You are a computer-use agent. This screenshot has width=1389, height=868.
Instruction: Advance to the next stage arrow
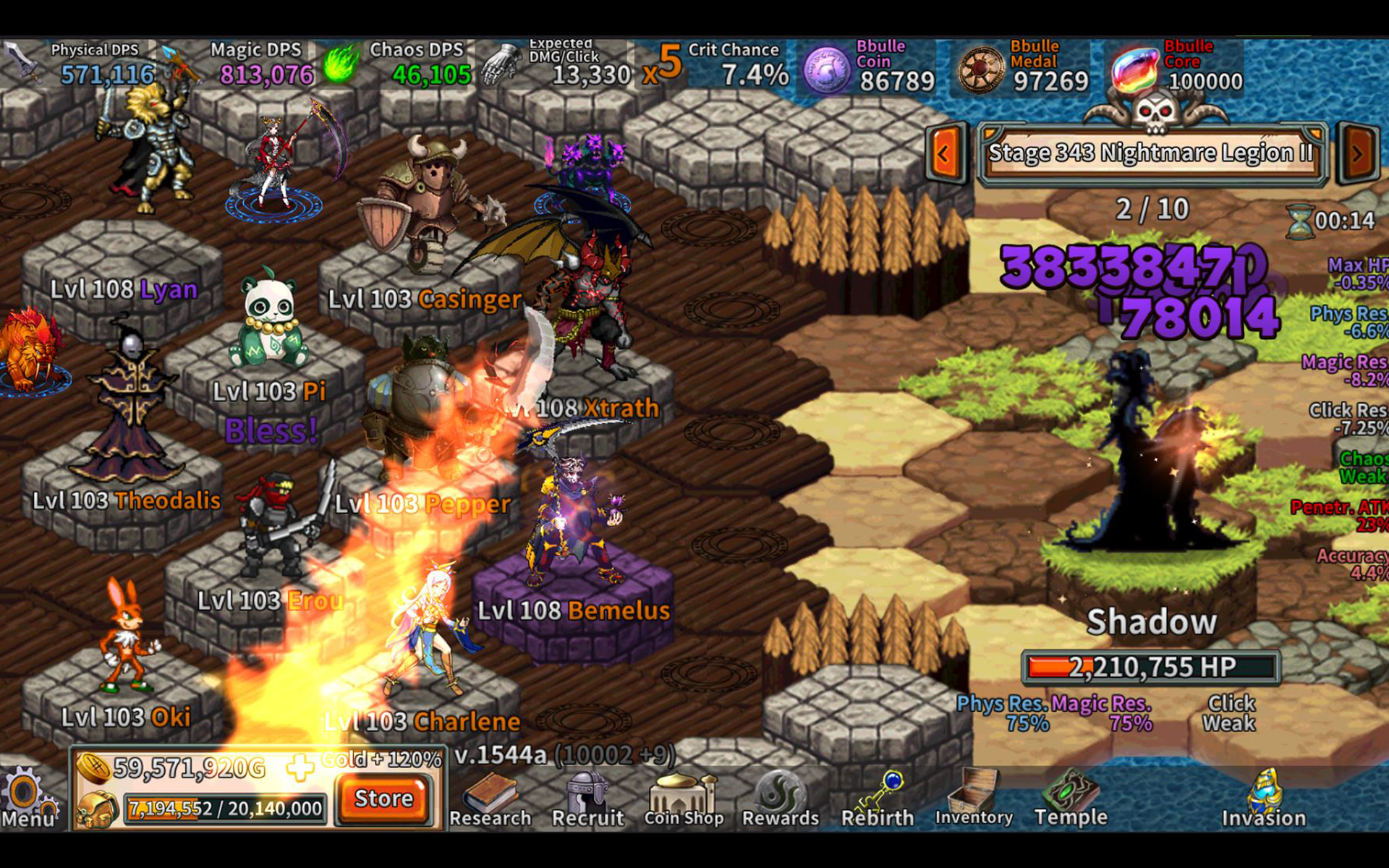(x=1357, y=154)
